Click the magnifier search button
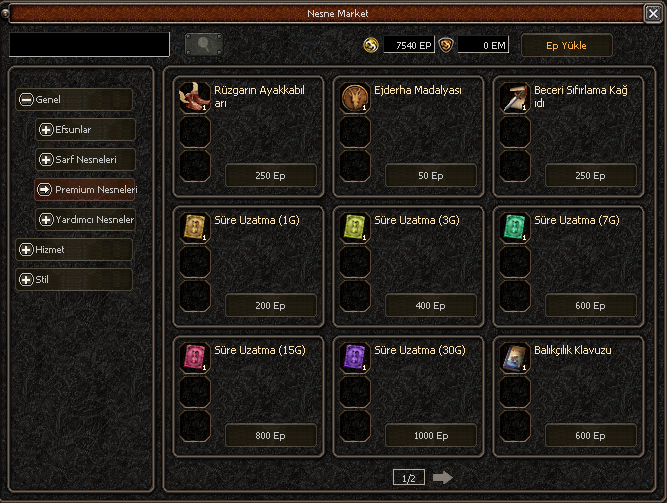The image size is (667, 503). [x=204, y=45]
